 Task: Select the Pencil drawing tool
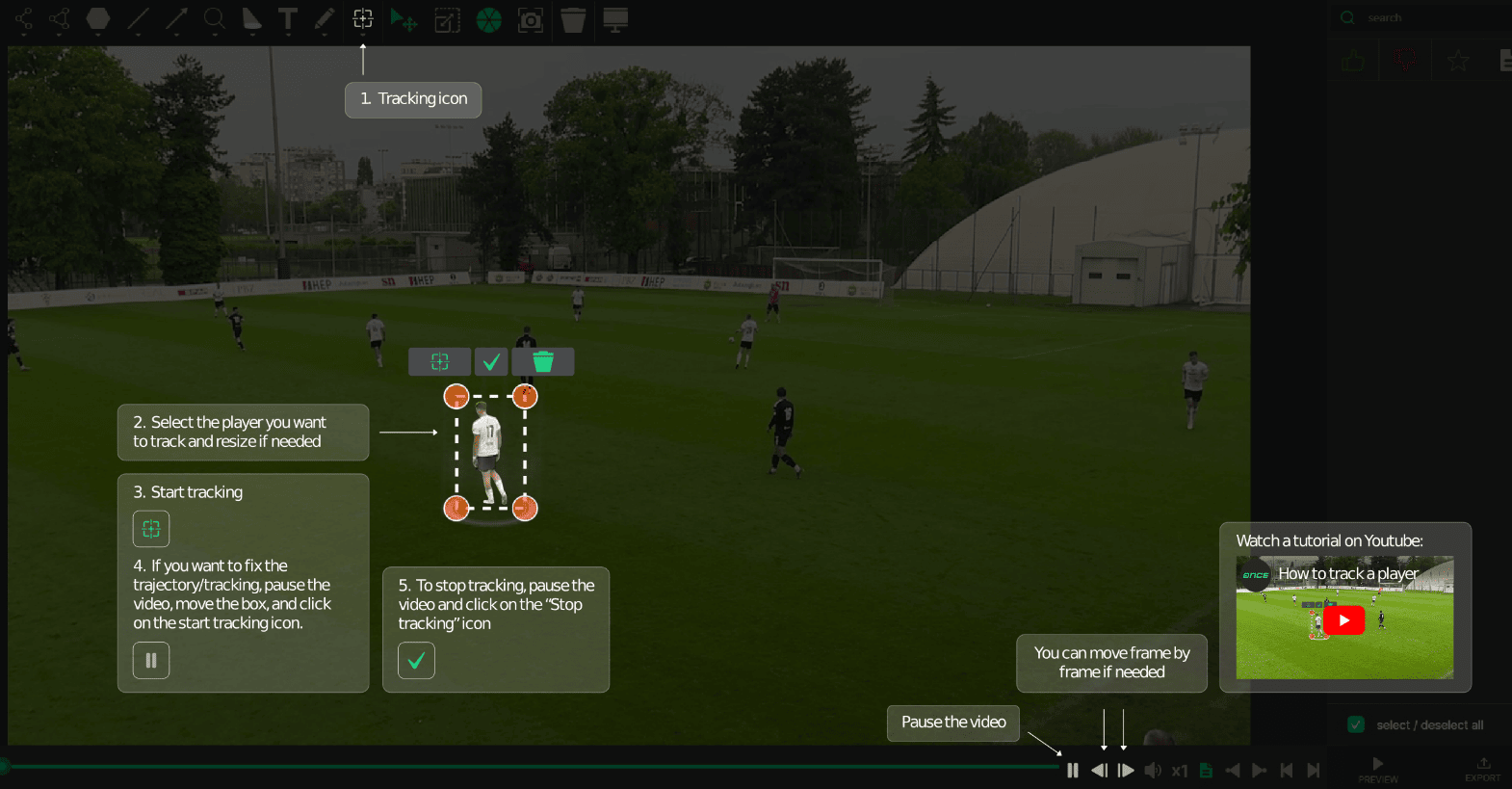click(x=325, y=18)
